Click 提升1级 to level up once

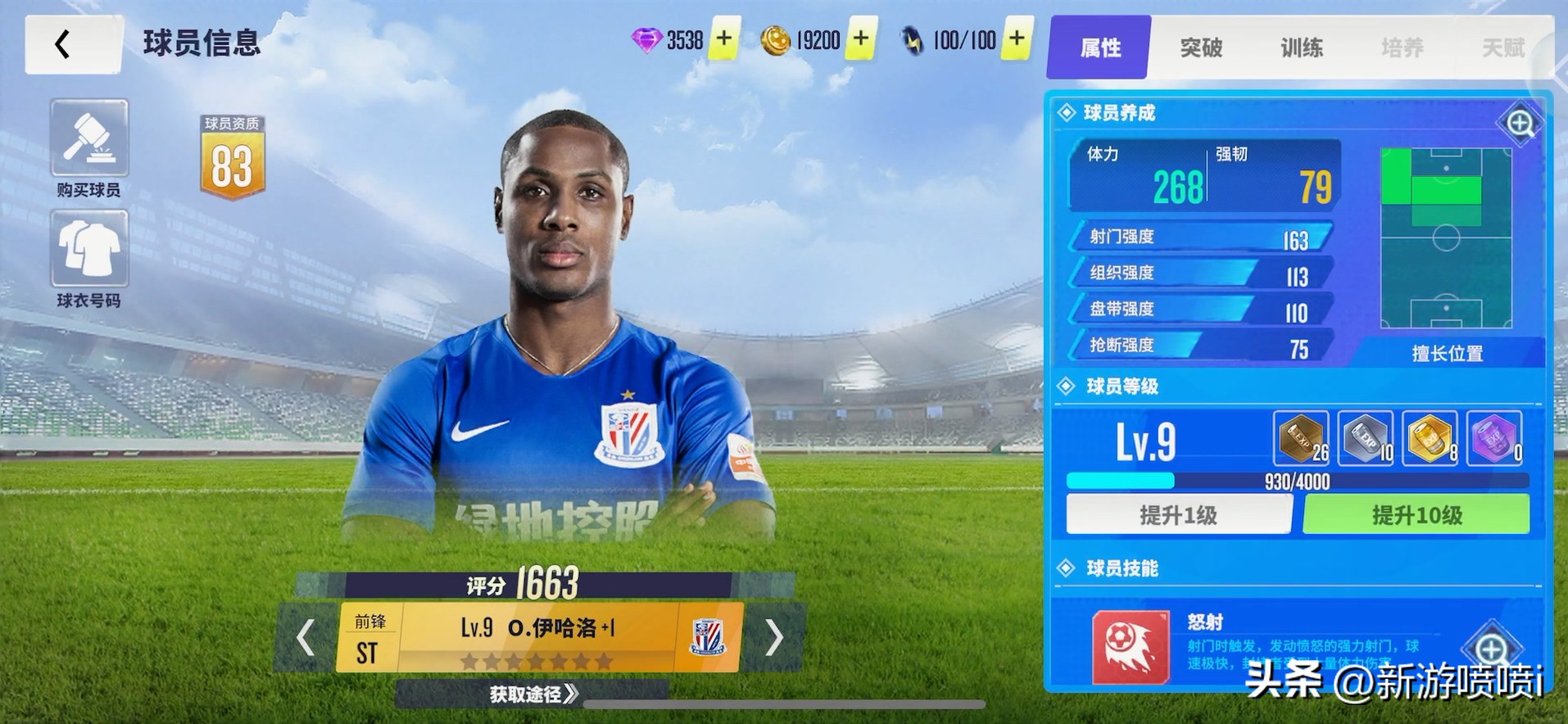point(1179,515)
